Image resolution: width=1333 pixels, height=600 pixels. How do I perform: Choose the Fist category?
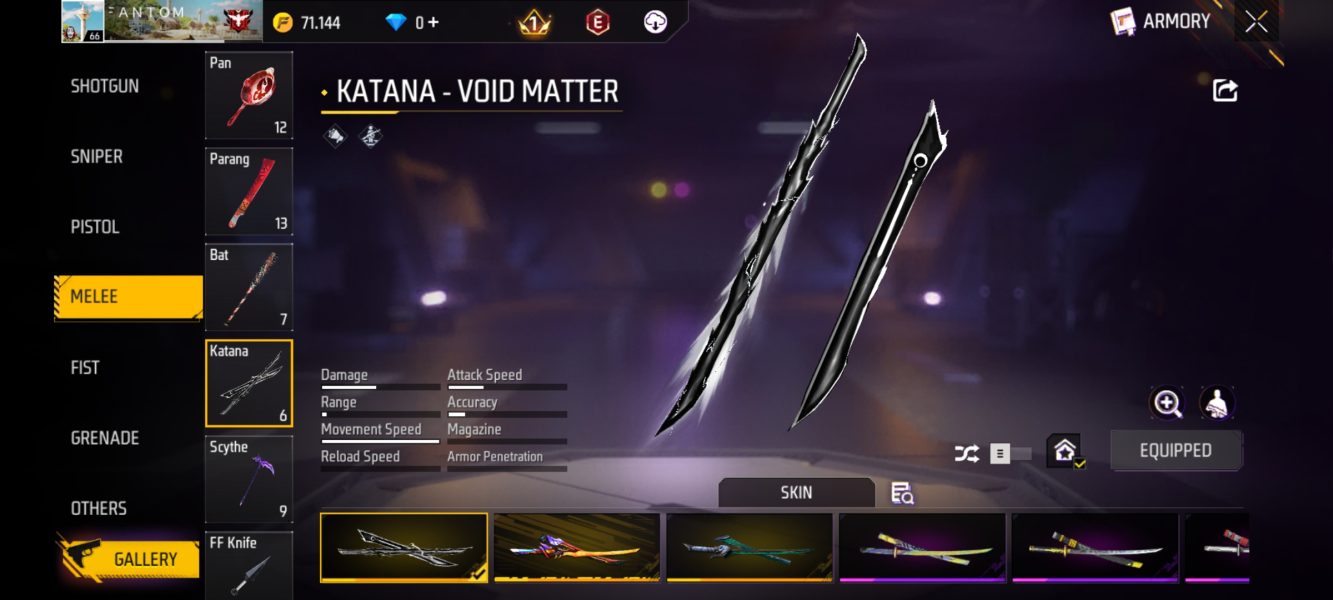tap(85, 367)
